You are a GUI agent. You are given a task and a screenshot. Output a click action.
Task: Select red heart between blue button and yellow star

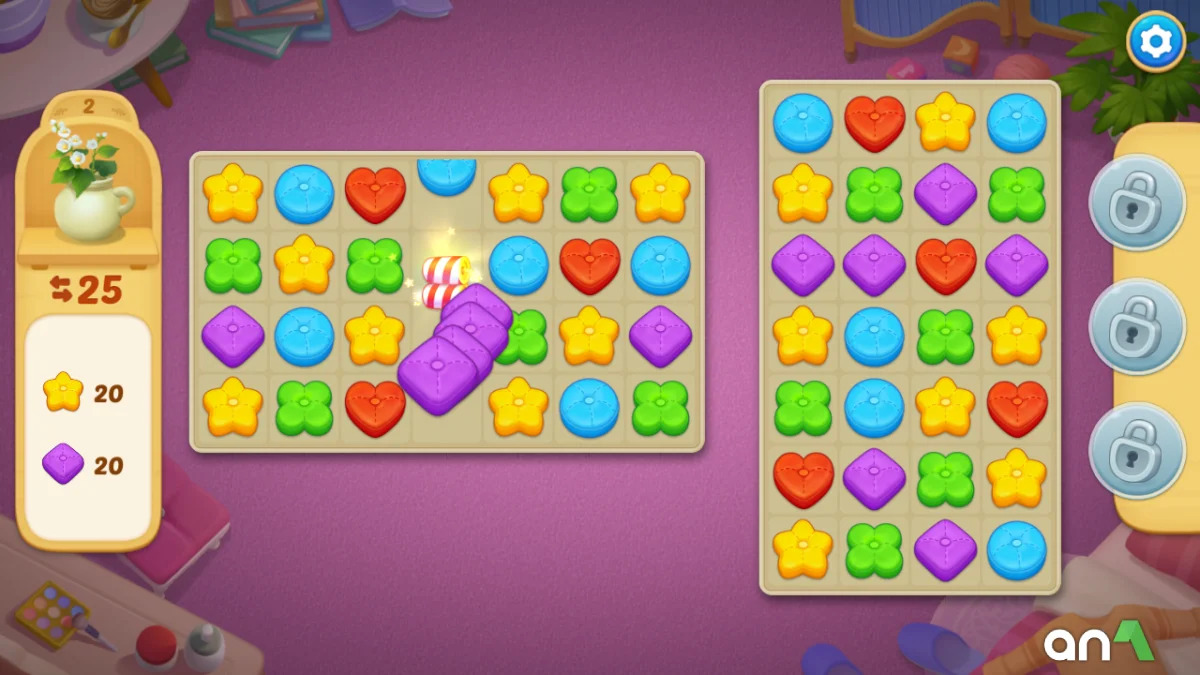click(x=875, y=122)
